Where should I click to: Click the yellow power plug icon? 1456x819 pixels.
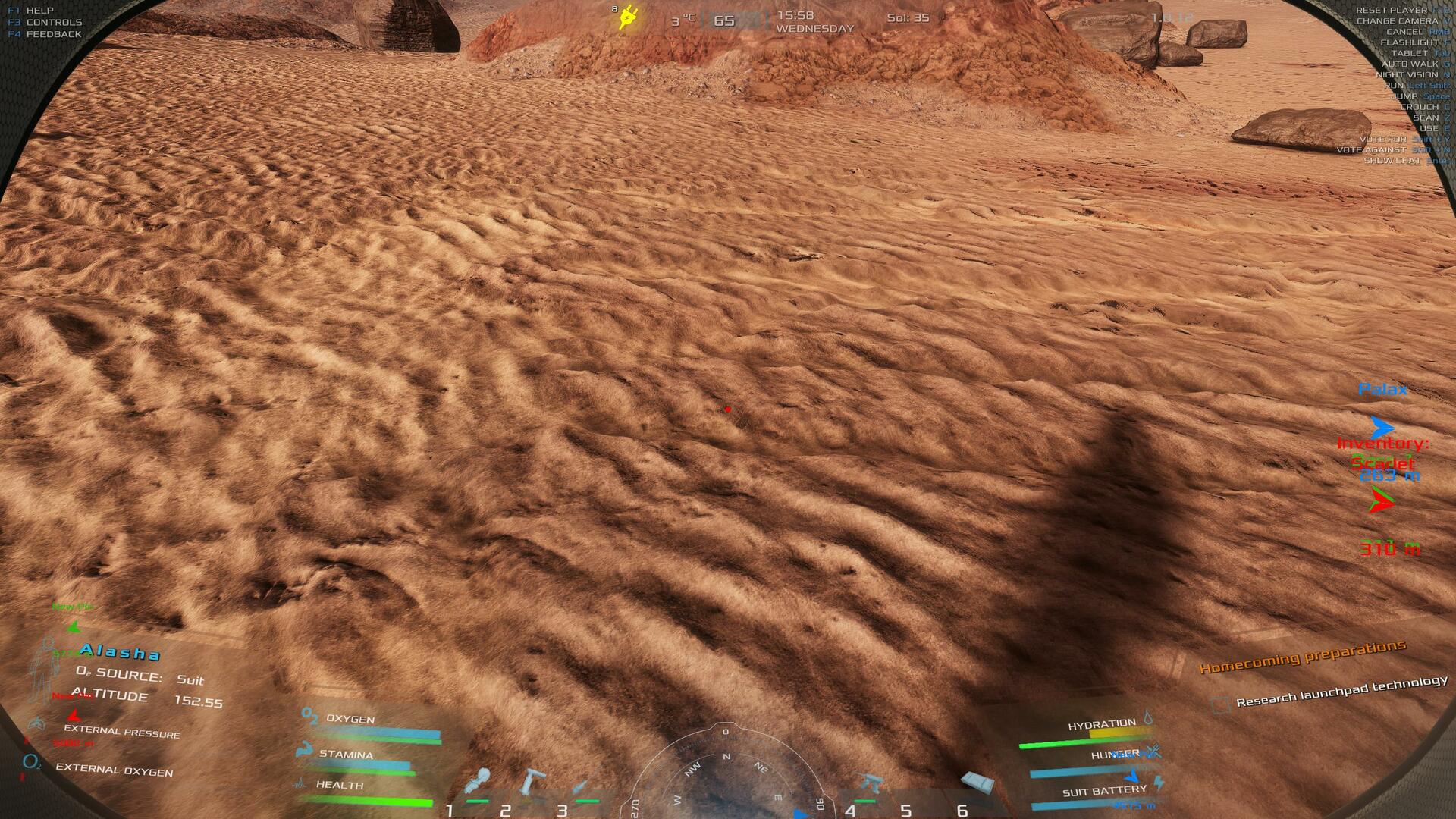tap(629, 17)
